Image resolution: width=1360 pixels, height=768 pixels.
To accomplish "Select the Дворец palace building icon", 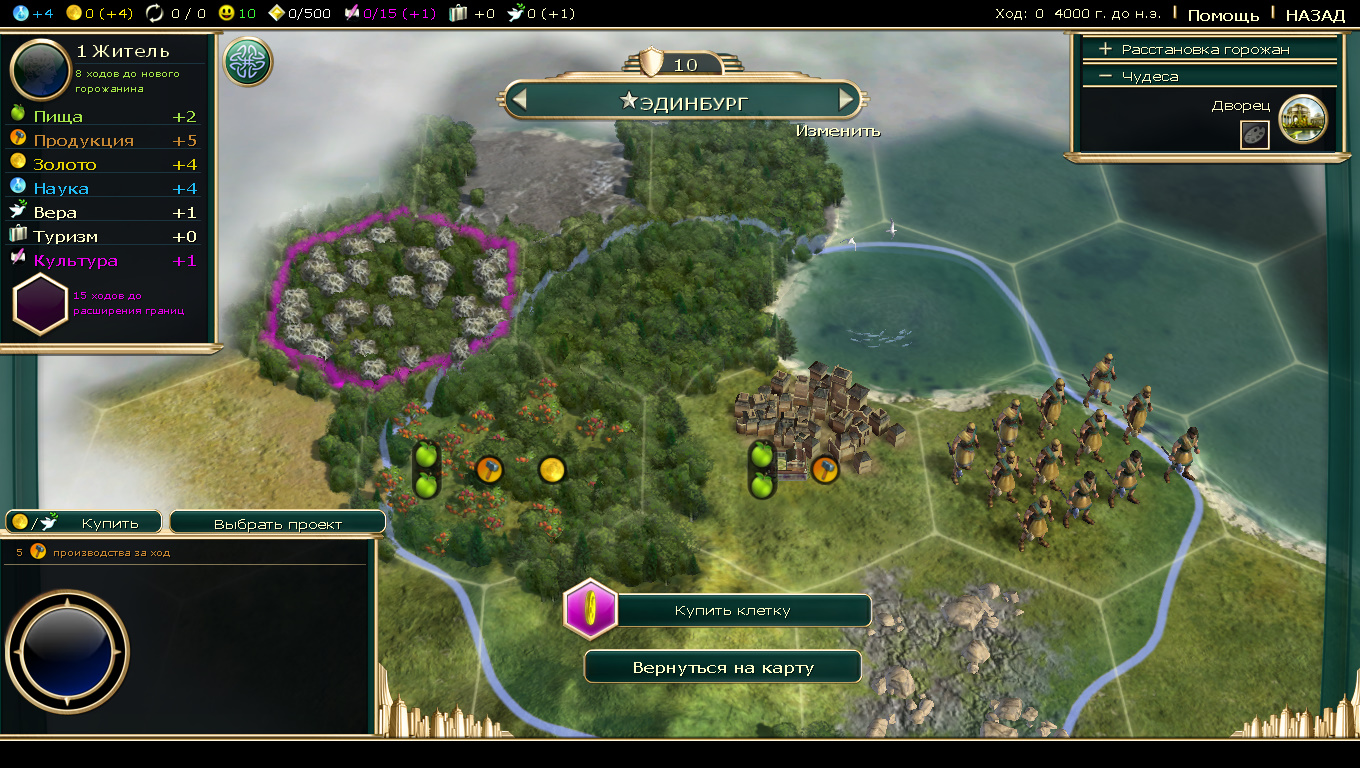I will tap(1302, 119).
